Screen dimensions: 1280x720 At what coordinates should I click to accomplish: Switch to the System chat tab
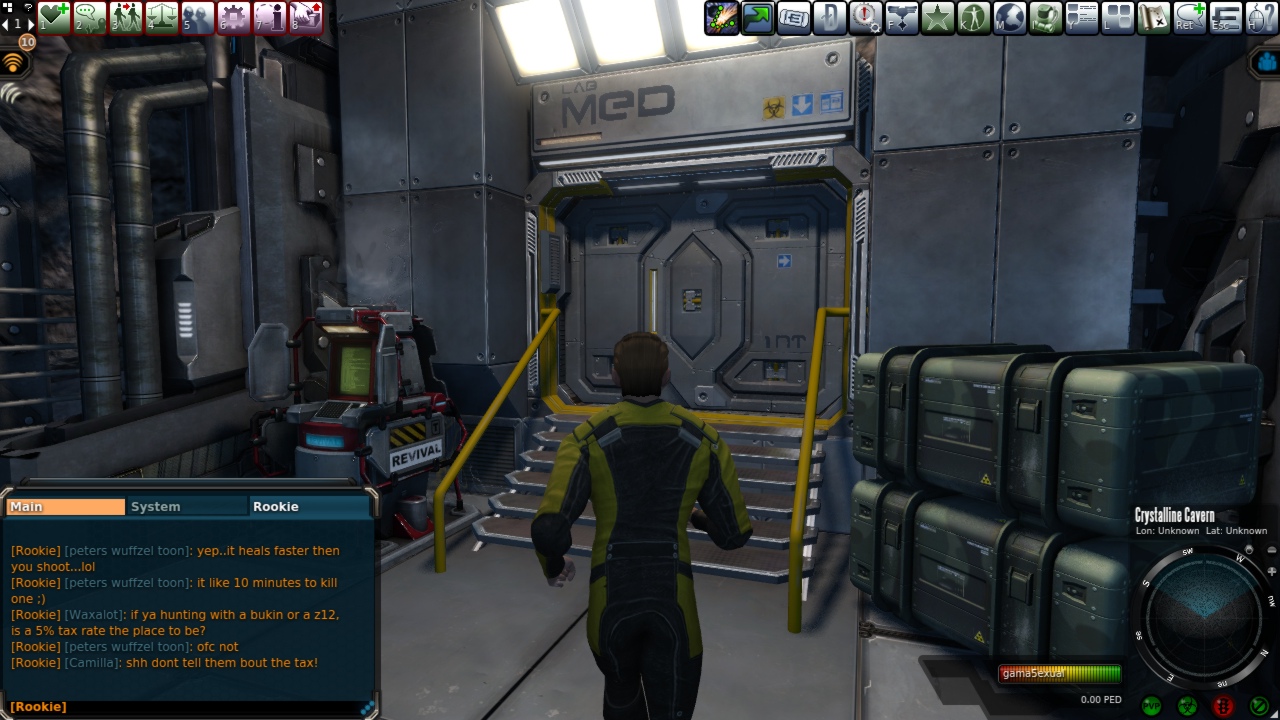point(187,507)
